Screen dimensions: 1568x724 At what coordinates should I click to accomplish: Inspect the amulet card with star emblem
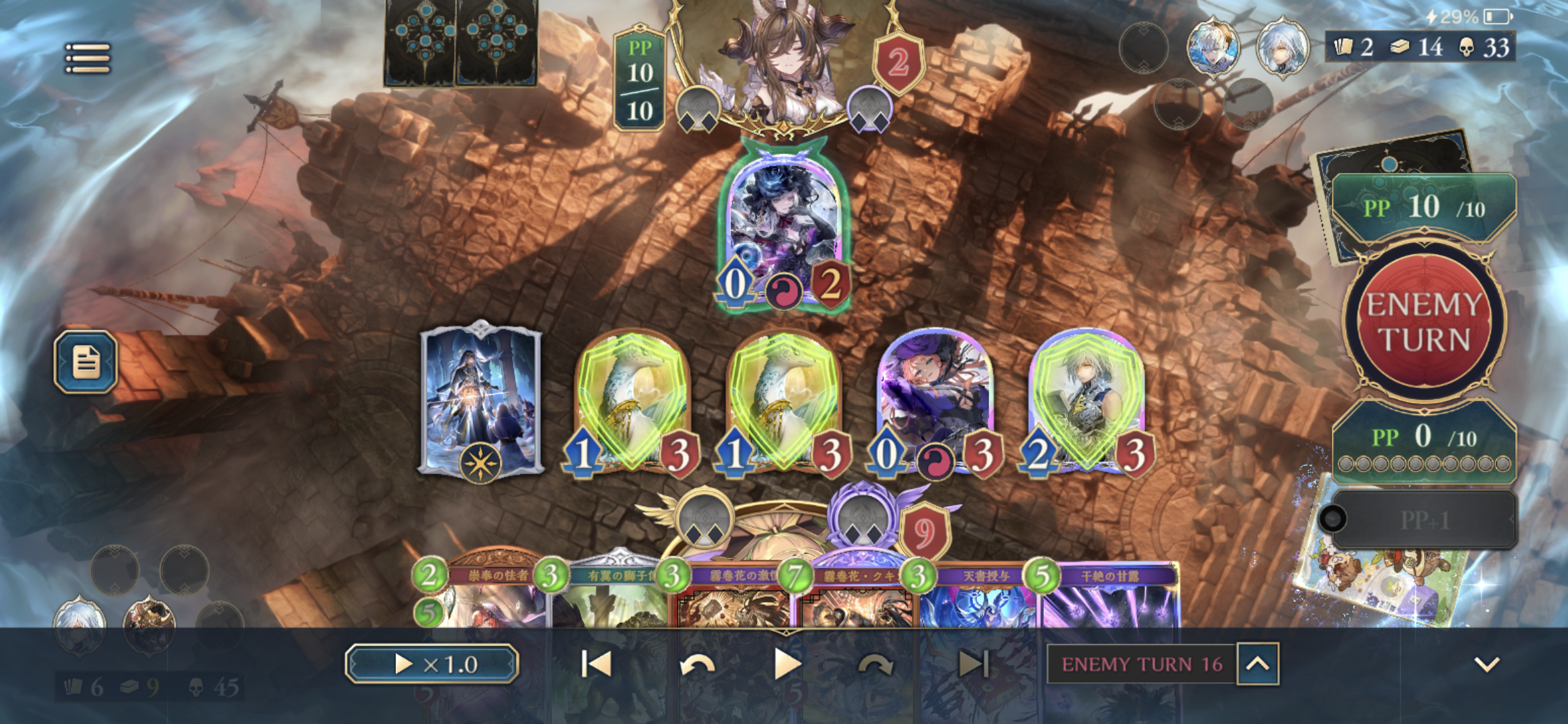480,399
